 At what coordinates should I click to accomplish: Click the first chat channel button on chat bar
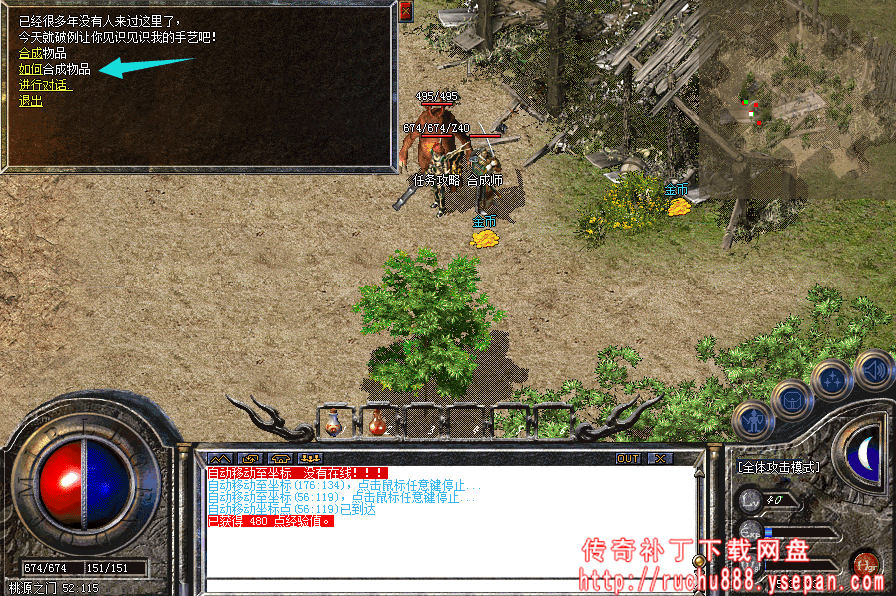219,458
